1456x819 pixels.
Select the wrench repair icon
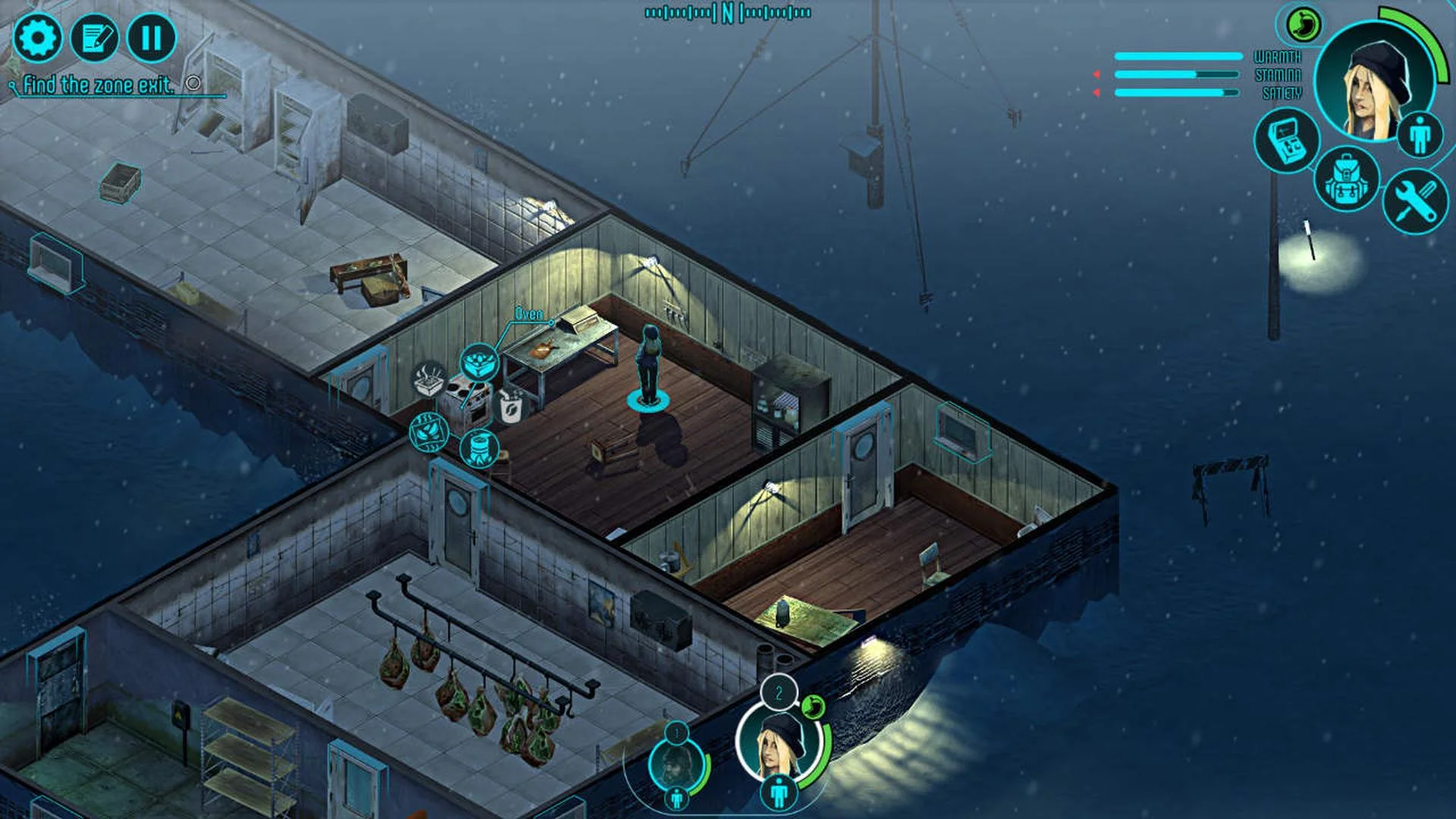(1414, 198)
